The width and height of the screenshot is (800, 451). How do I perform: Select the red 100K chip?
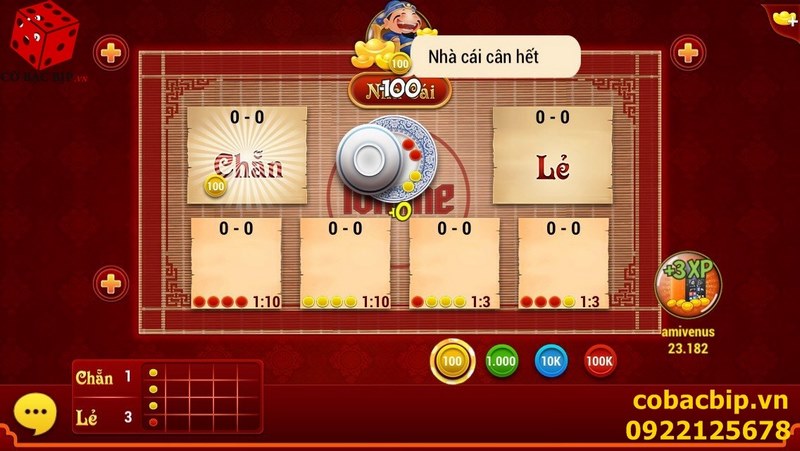coord(600,361)
